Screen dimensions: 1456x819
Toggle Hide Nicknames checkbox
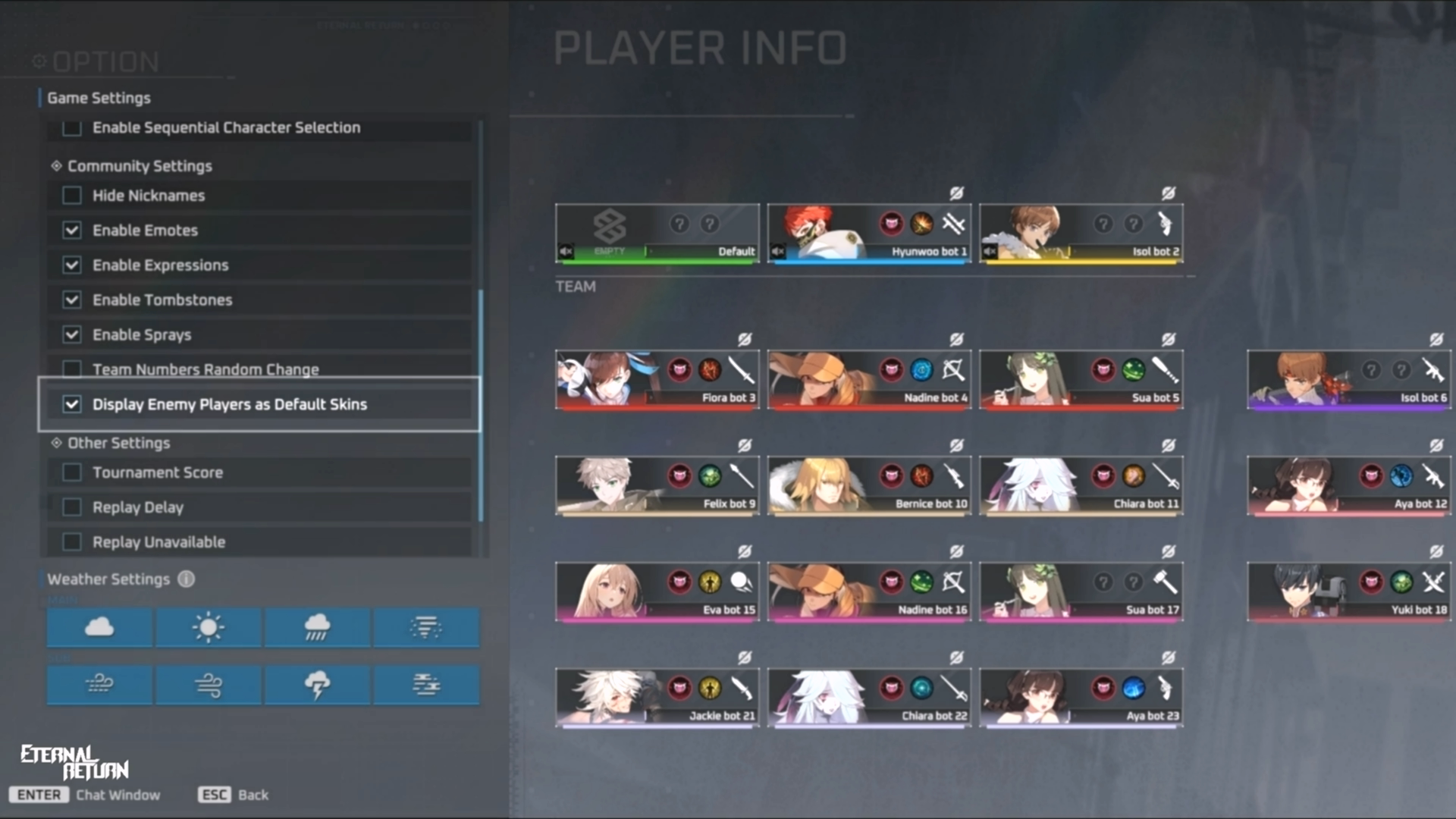click(x=72, y=196)
